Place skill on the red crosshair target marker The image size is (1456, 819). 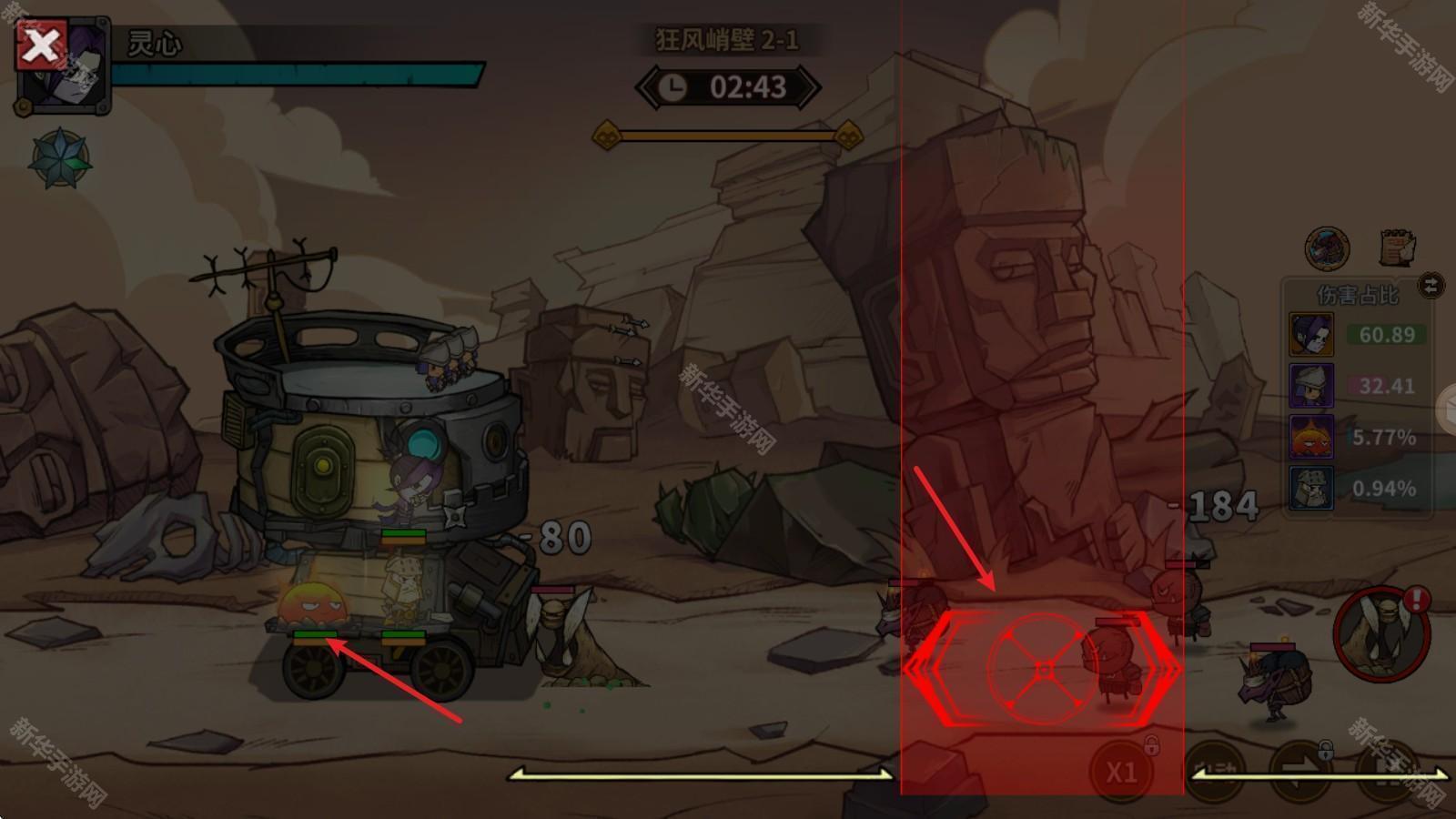coord(1043,671)
